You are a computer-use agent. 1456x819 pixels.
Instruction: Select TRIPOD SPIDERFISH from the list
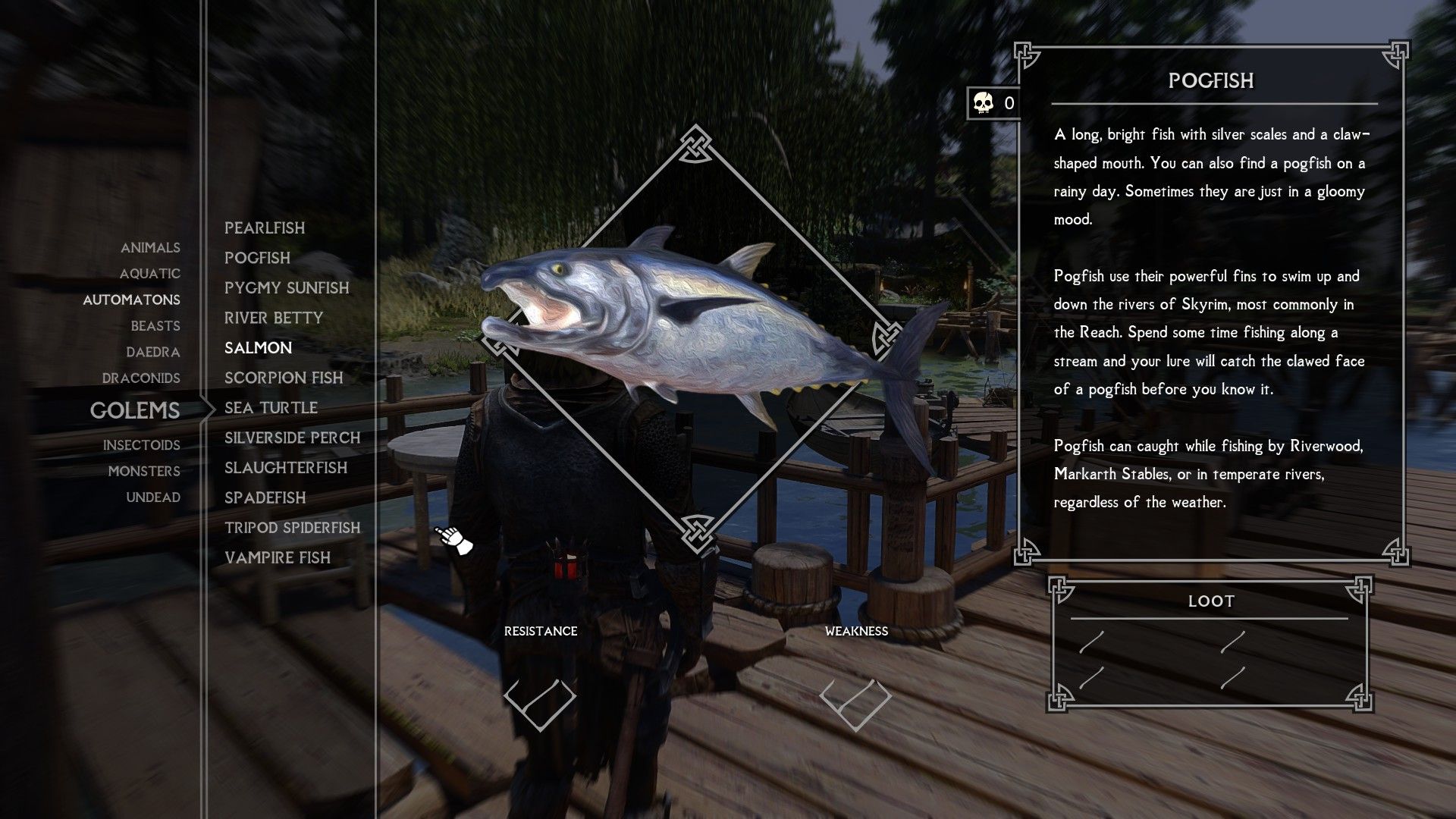(293, 528)
